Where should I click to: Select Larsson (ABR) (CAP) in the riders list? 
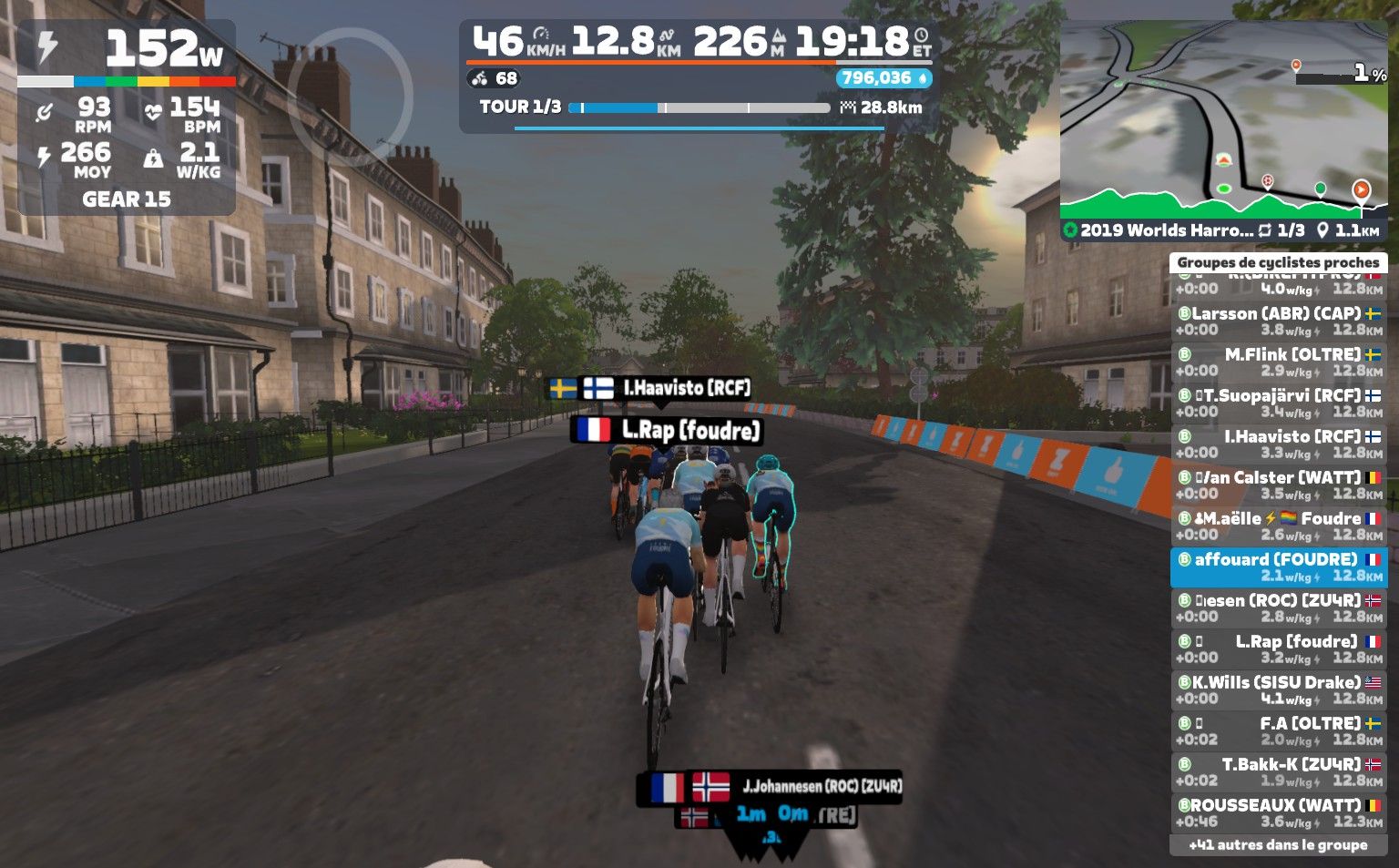(x=1278, y=321)
